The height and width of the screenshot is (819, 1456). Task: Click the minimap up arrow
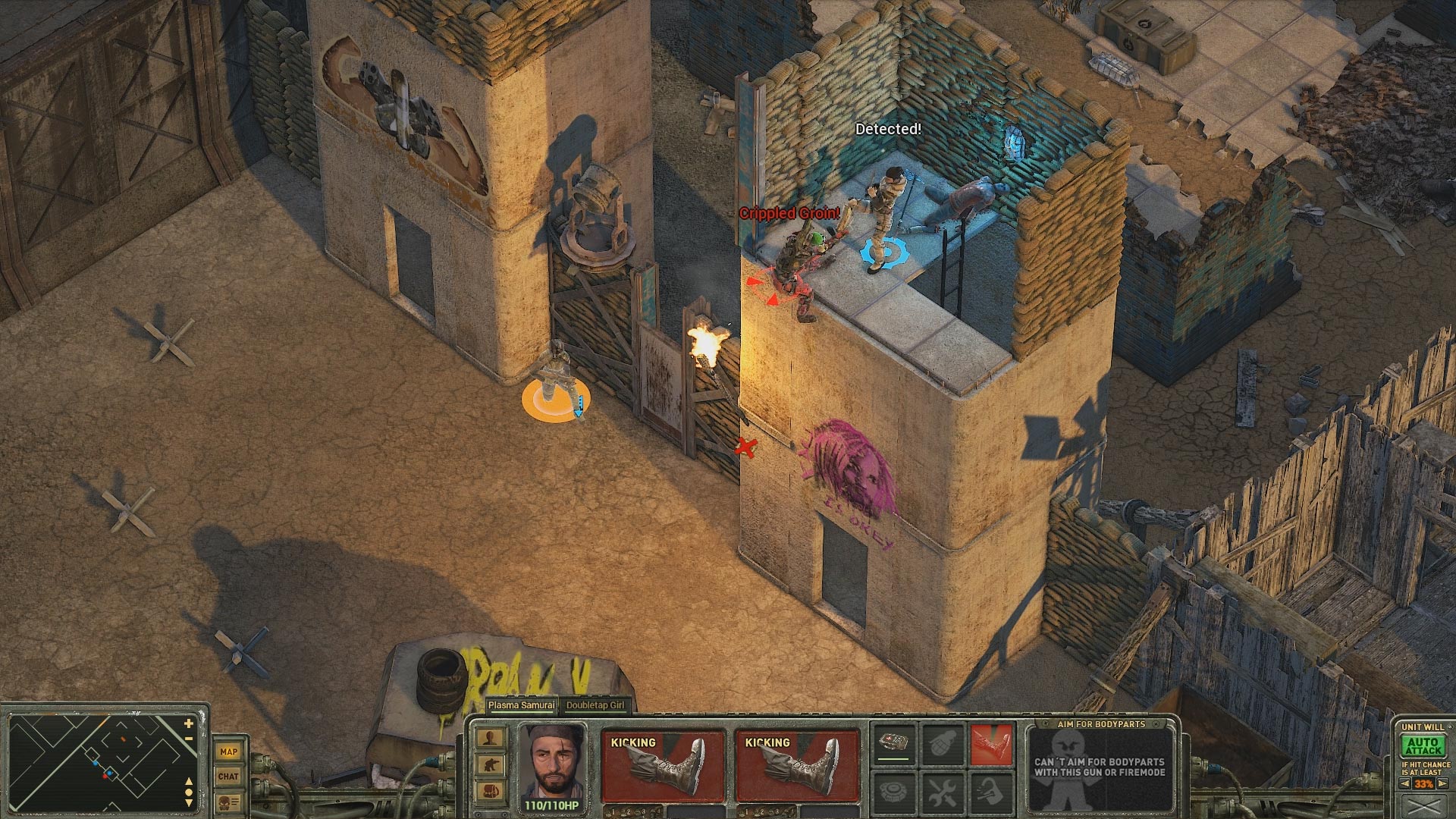pyautogui.click(x=189, y=782)
